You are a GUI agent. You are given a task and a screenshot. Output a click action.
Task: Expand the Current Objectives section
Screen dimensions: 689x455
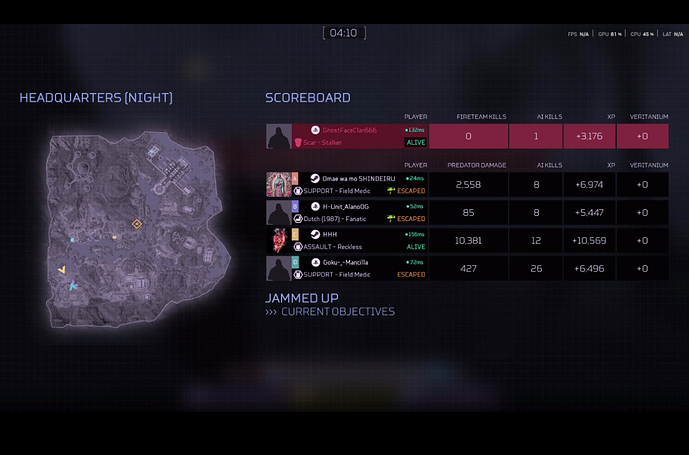click(x=337, y=312)
